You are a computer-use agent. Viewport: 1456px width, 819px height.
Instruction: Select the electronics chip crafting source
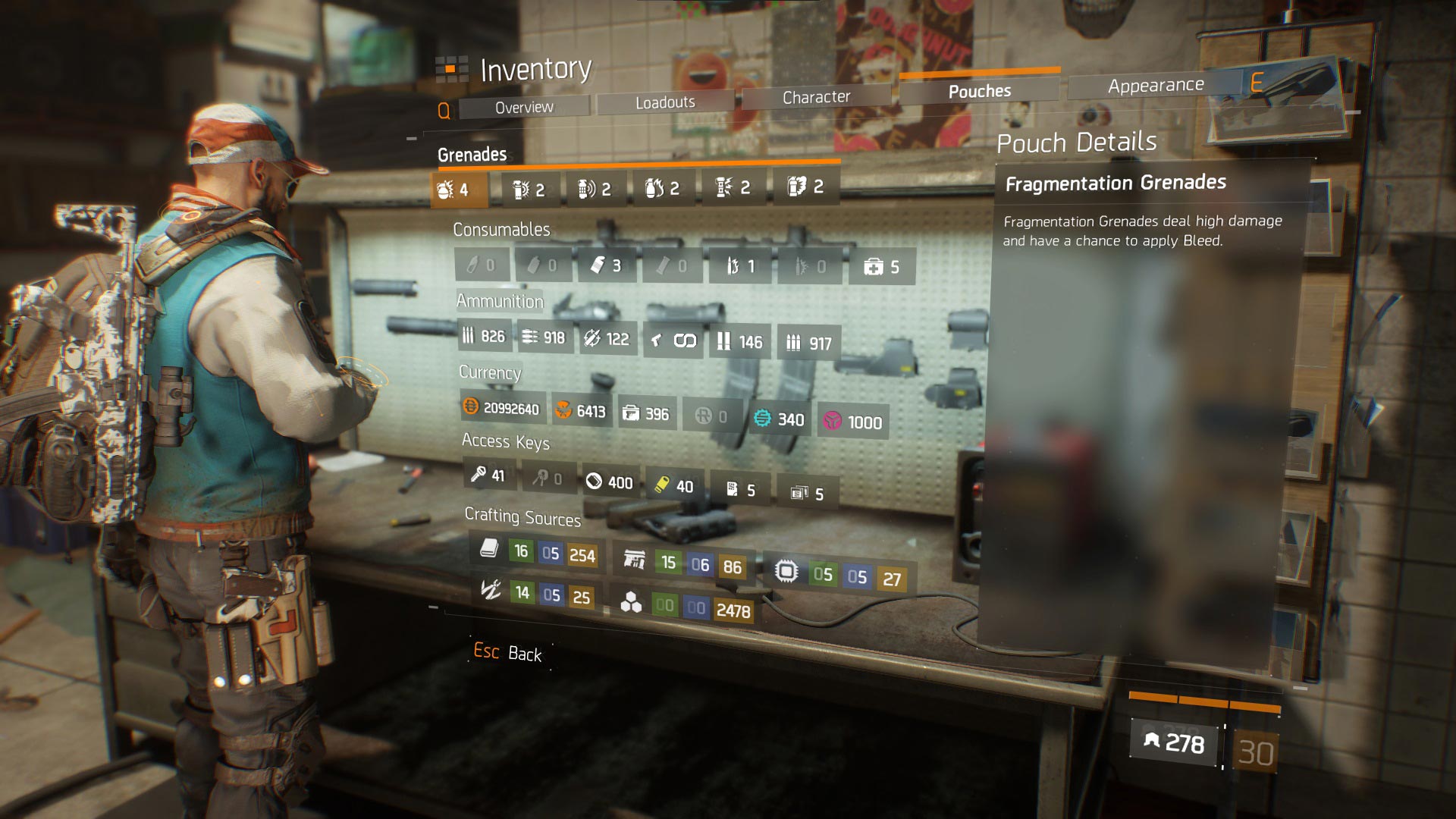pos(838,576)
